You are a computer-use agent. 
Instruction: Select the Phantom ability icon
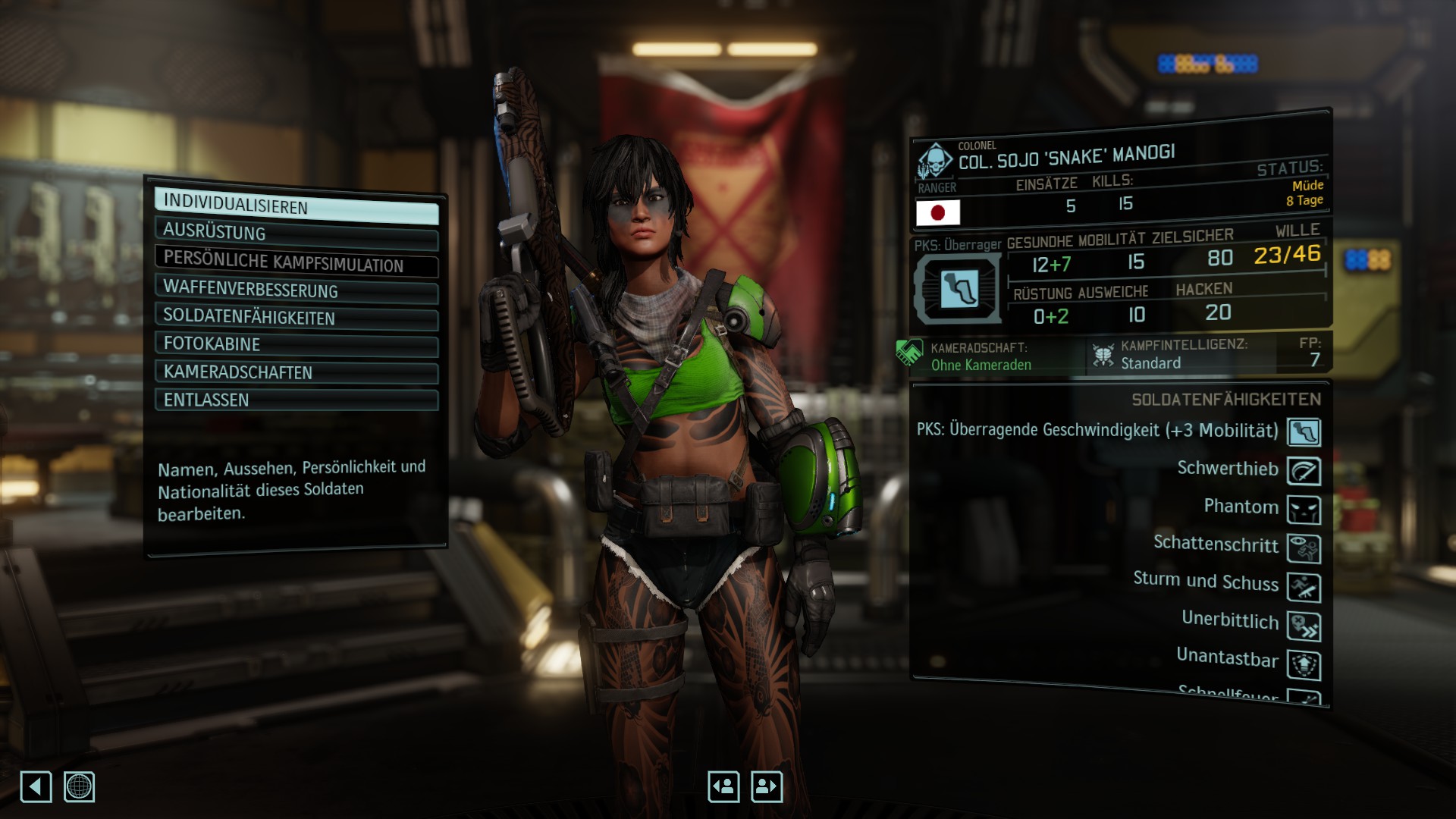1304,510
